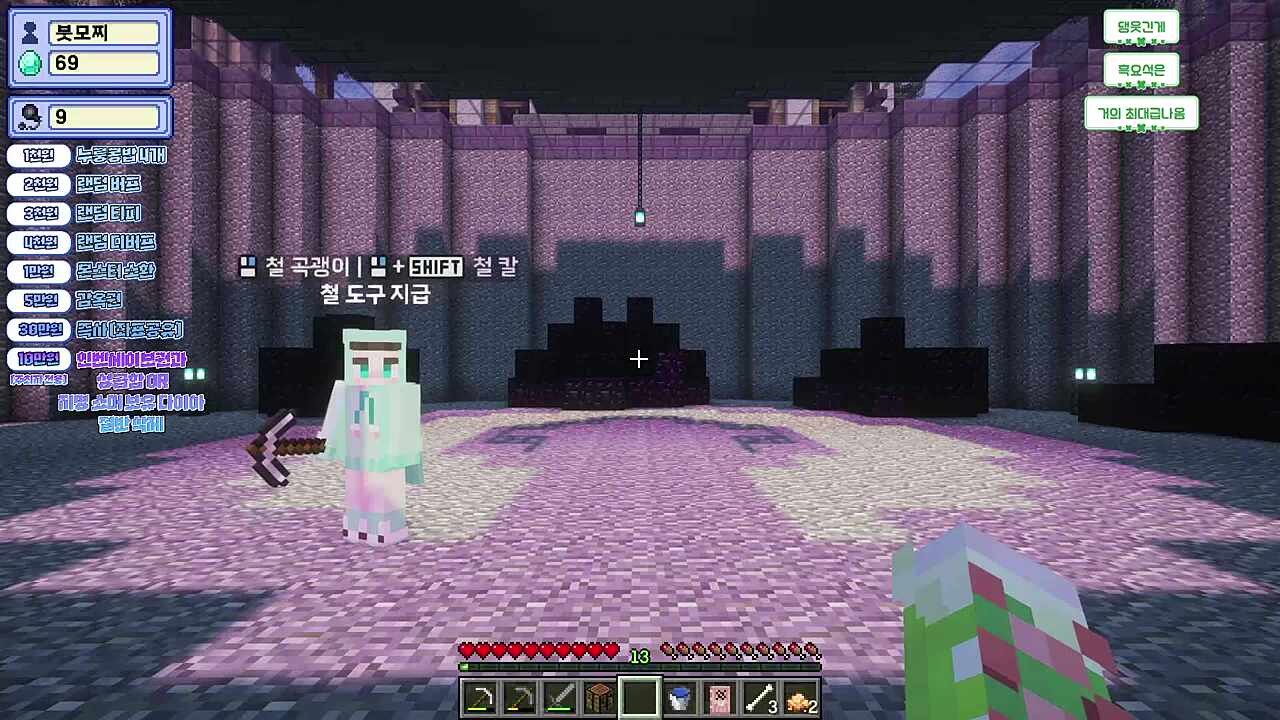Pick the pink banner hotbar slot

coord(719,697)
